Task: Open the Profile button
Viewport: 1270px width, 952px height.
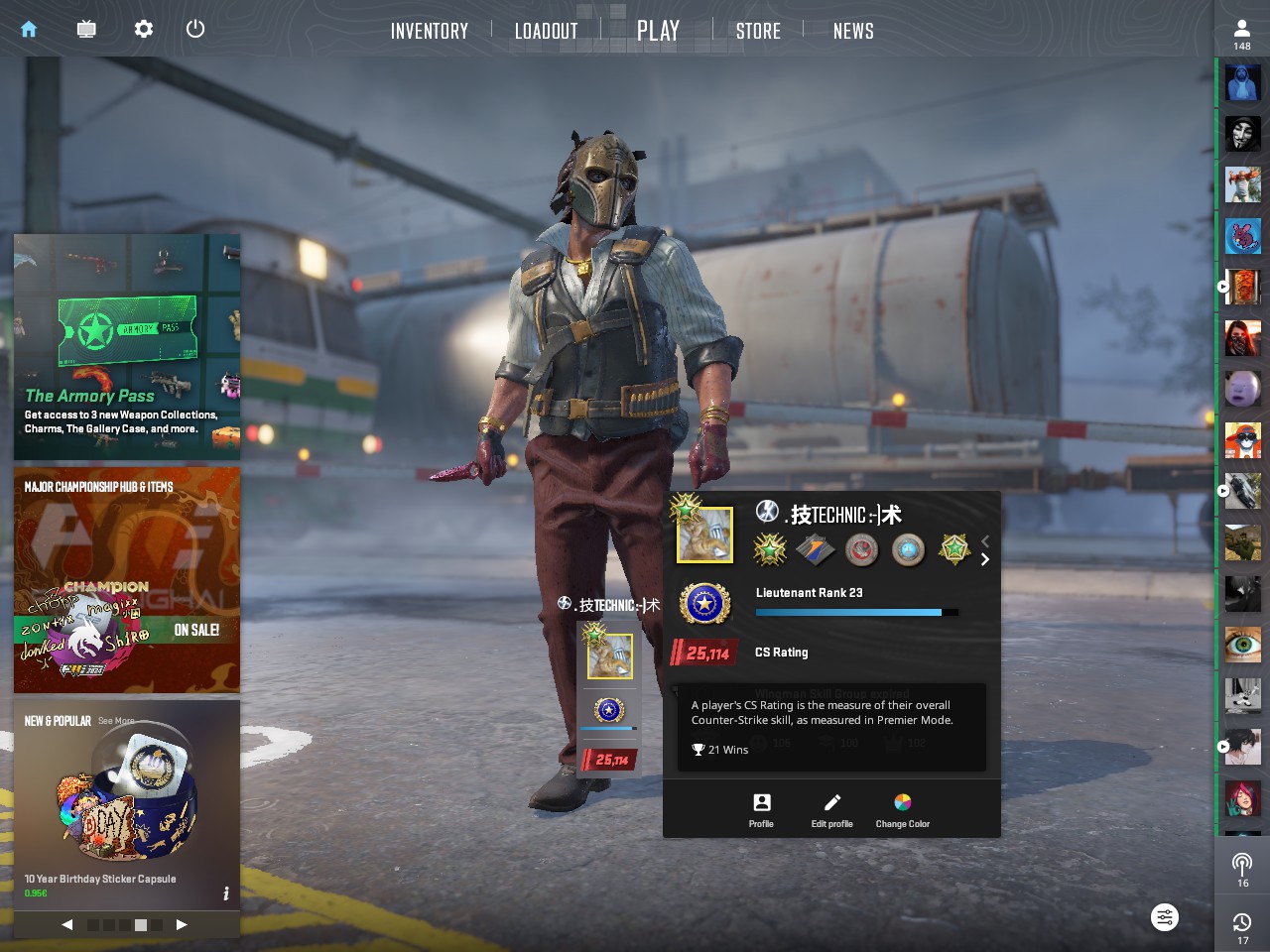Action: coord(761,809)
